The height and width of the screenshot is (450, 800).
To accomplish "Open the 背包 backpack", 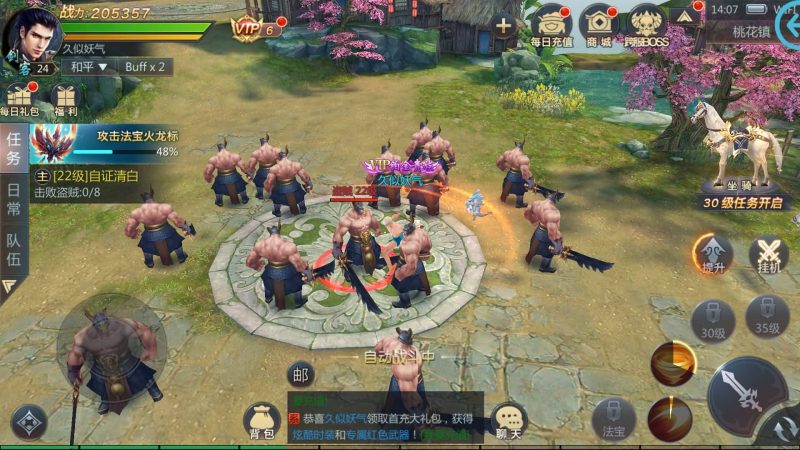I will [262, 422].
